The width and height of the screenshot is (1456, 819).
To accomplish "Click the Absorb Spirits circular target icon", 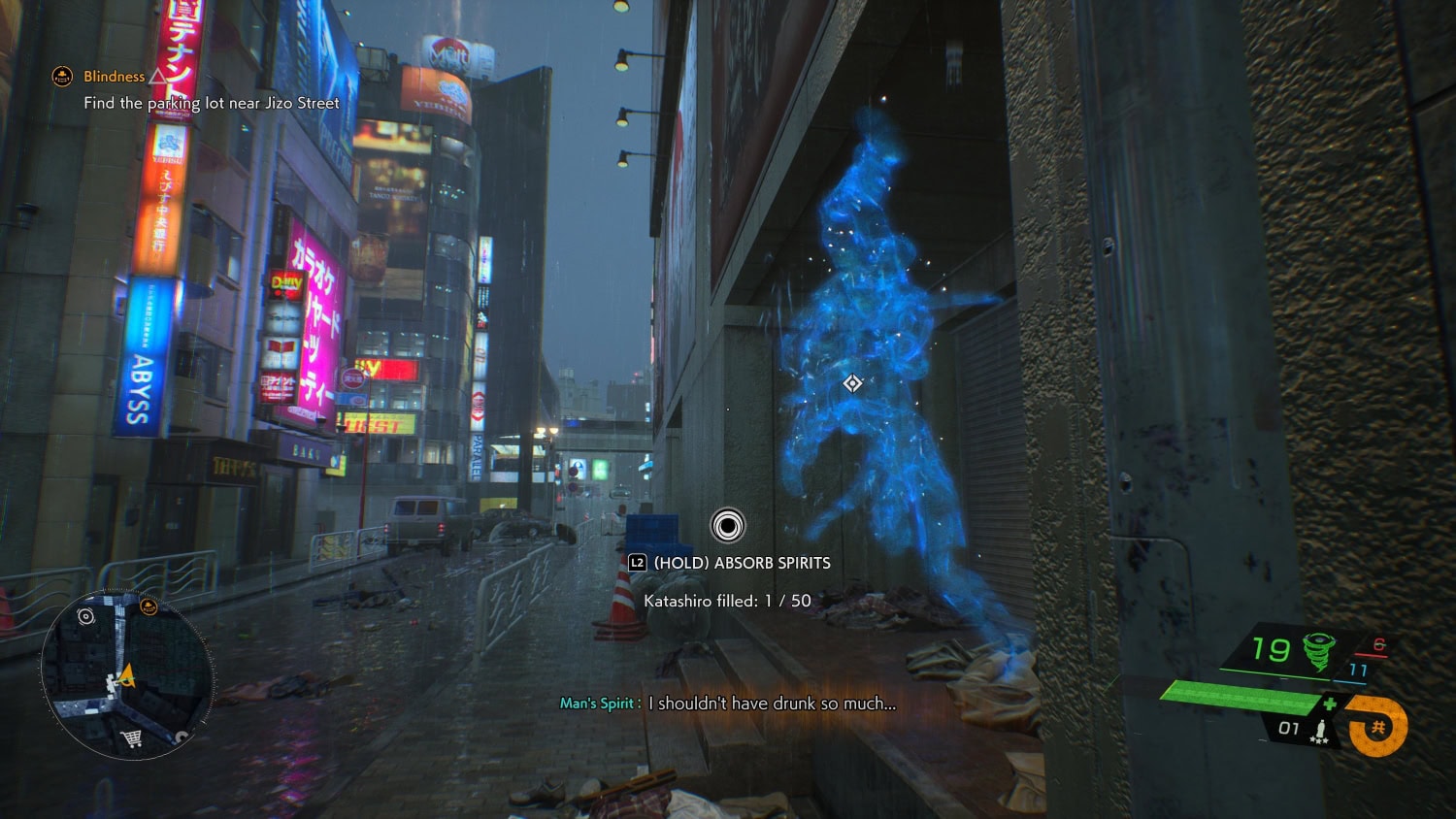I will [x=728, y=526].
